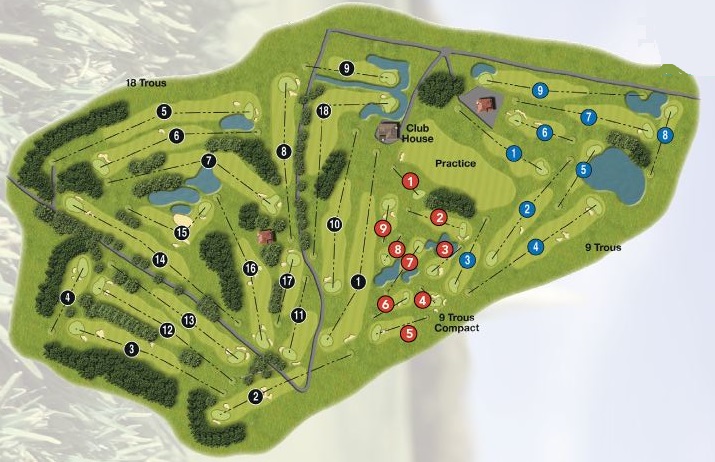Screen dimensions: 715x462
Task: Choose the black number 2 hole marker
Action: (x=255, y=397)
